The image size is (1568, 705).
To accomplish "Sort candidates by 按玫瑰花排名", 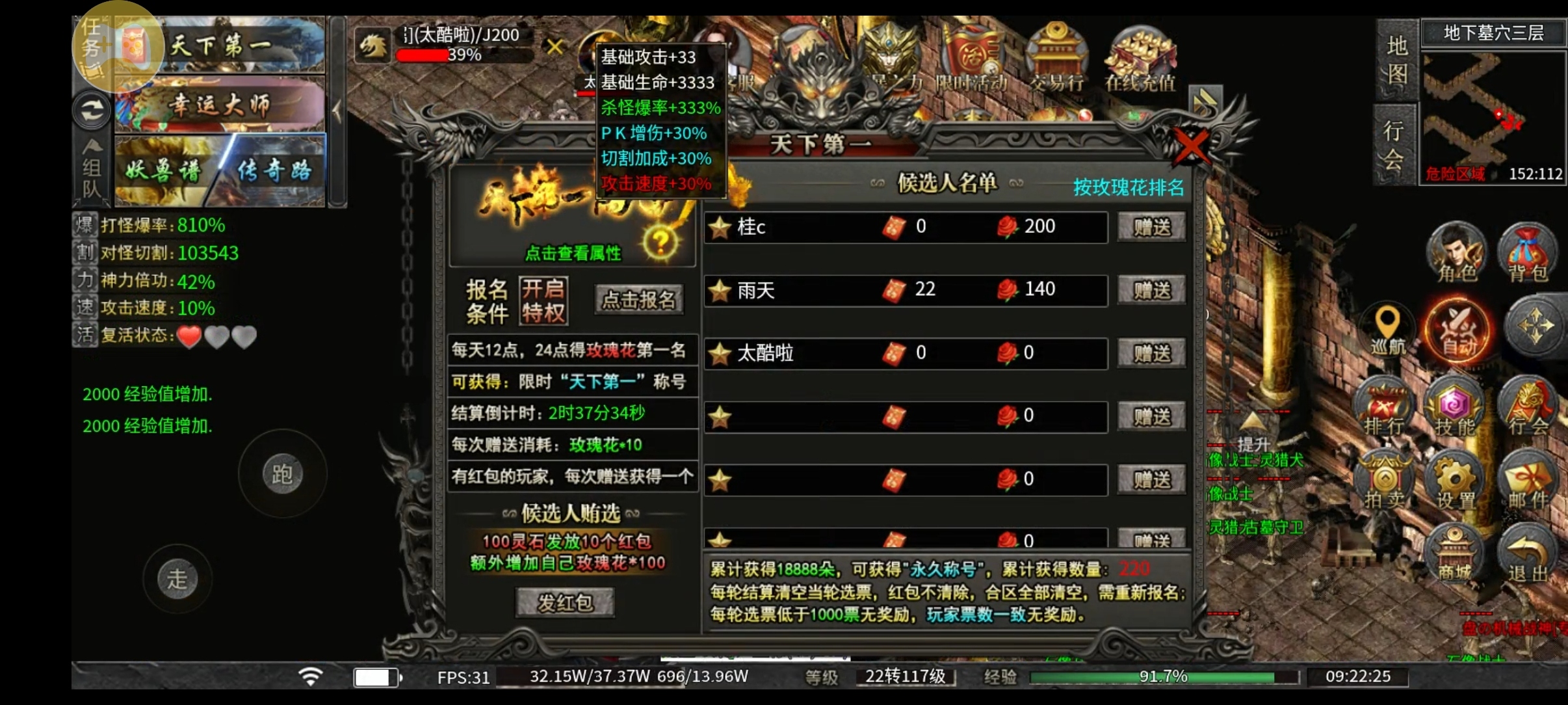I will pos(1128,187).
